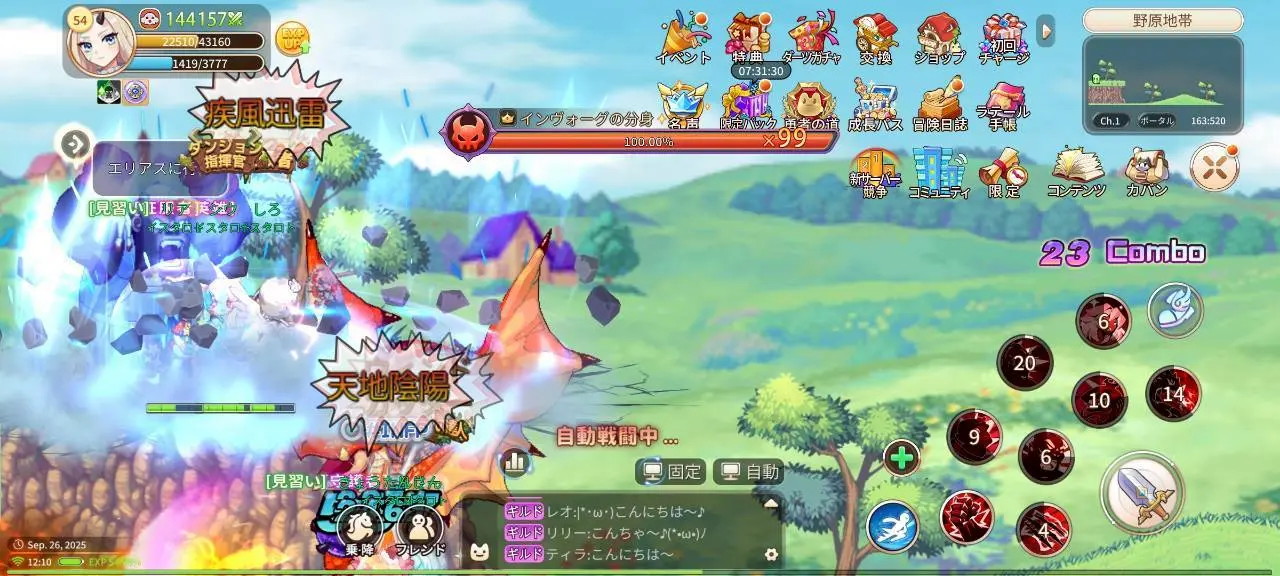The height and width of the screenshot is (576, 1280).
Task: Toggle the 自動 auto-battle button
Action: click(749, 471)
